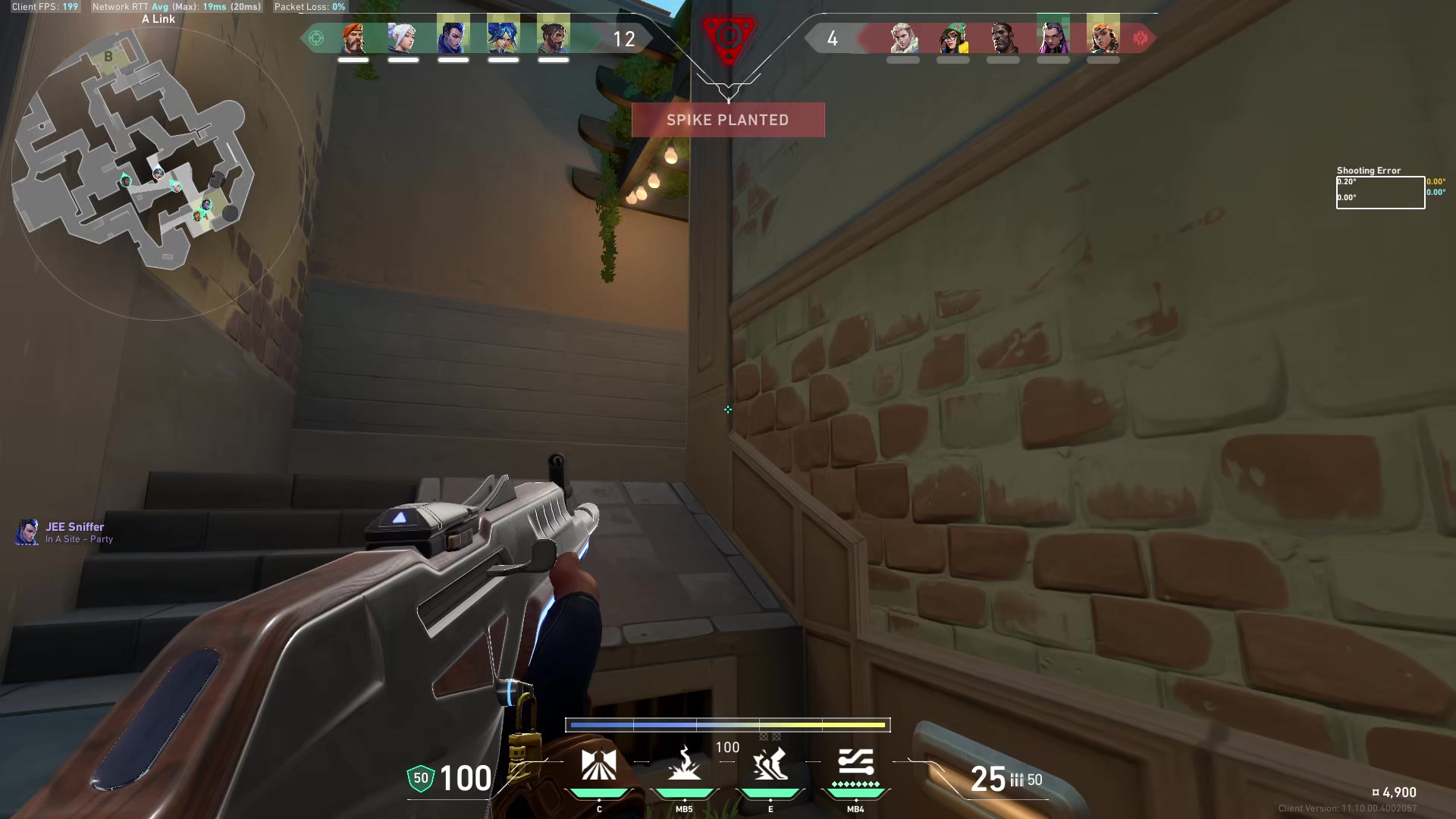Click the red attacker emblem beside enemy portraits
The height and width of the screenshot is (819, 1456).
1140,36
